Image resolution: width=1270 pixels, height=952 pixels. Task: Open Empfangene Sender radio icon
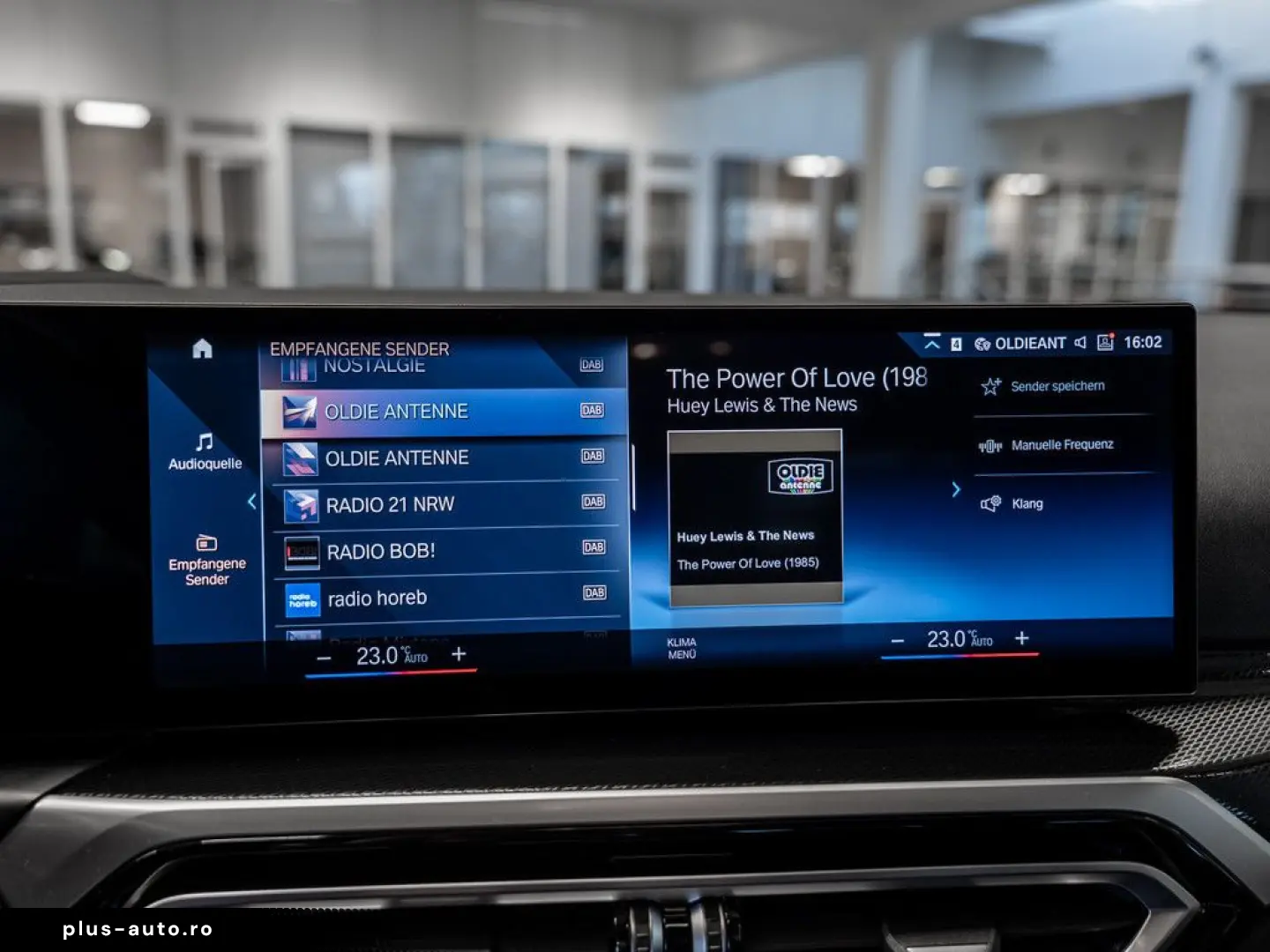205,543
